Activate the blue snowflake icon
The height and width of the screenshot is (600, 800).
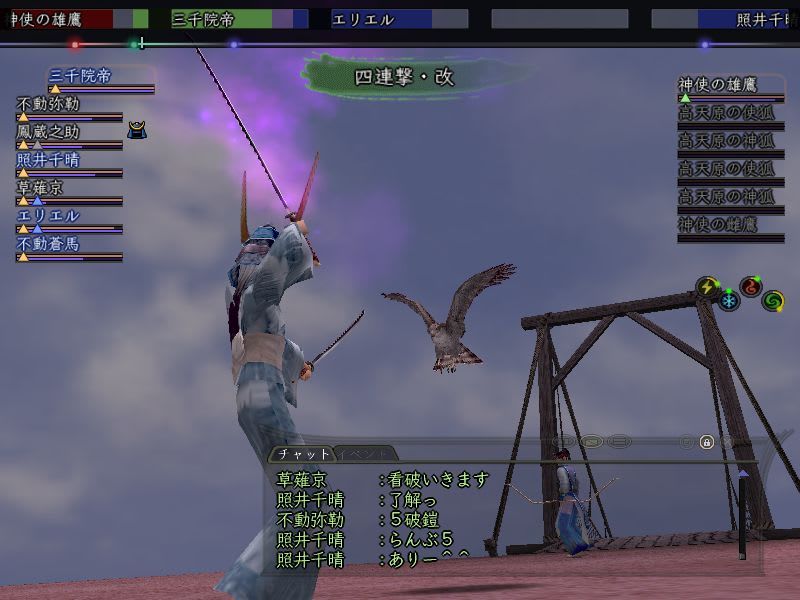click(728, 301)
